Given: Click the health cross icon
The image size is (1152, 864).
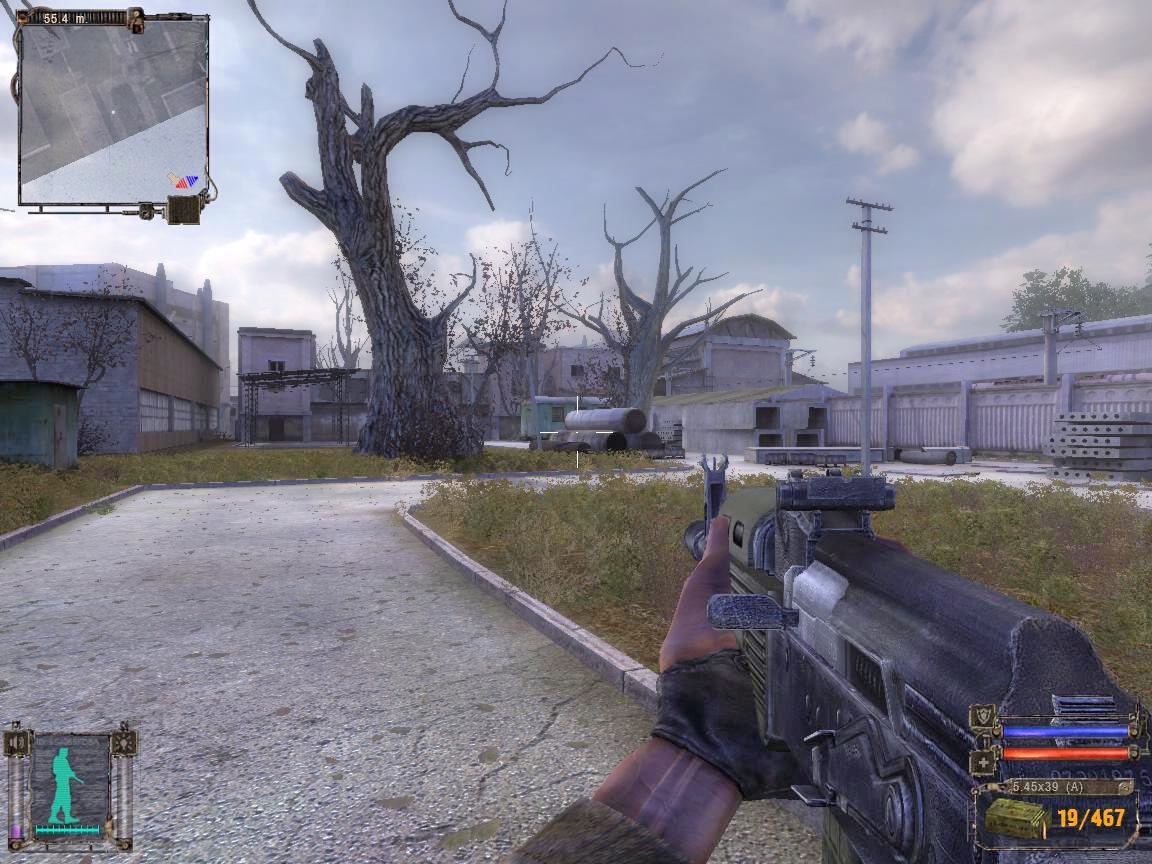Looking at the screenshot, I should coord(984,762).
